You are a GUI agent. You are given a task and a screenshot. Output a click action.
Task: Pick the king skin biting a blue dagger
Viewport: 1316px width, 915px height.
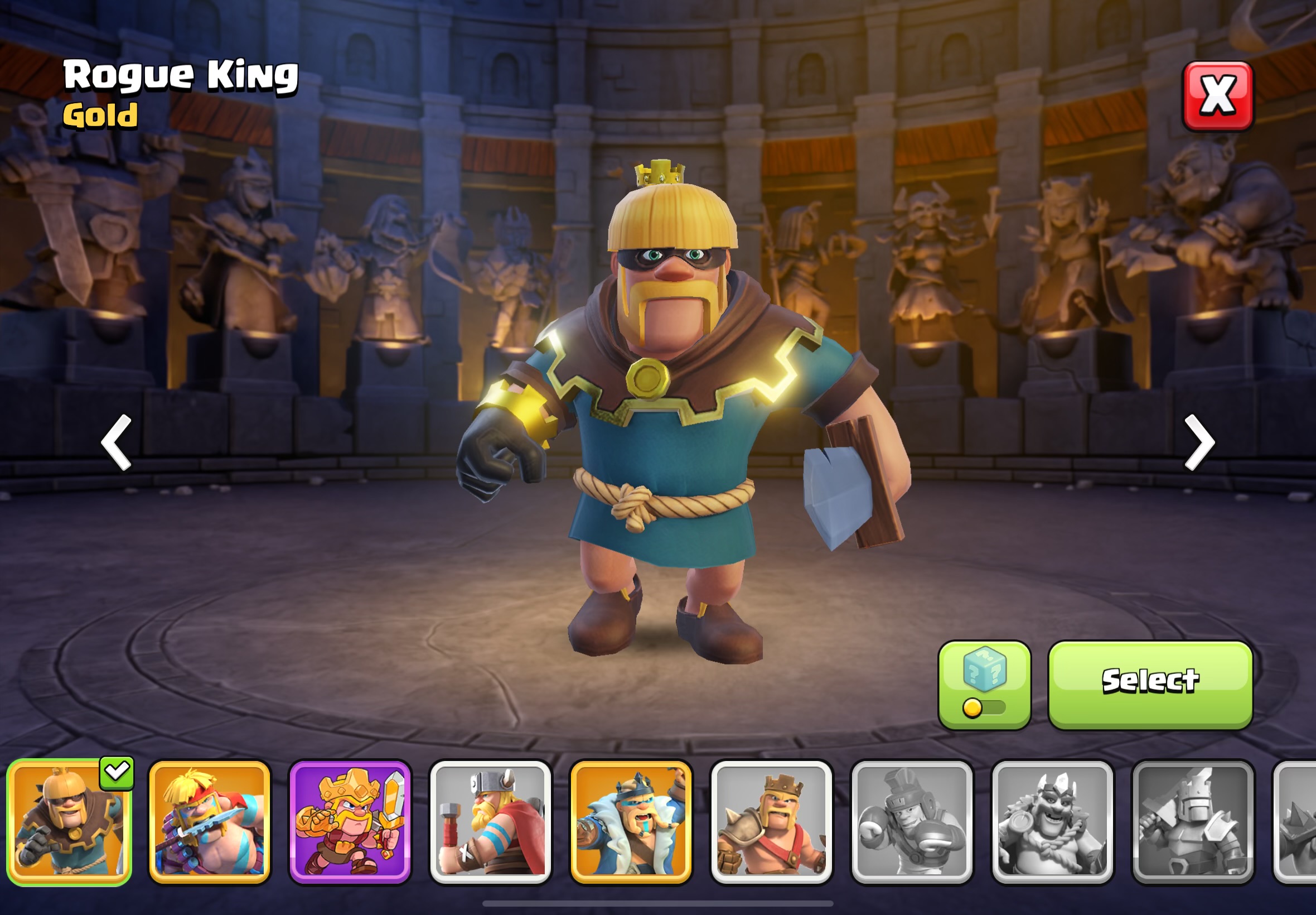pyautogui.click(x=210, y=822)
